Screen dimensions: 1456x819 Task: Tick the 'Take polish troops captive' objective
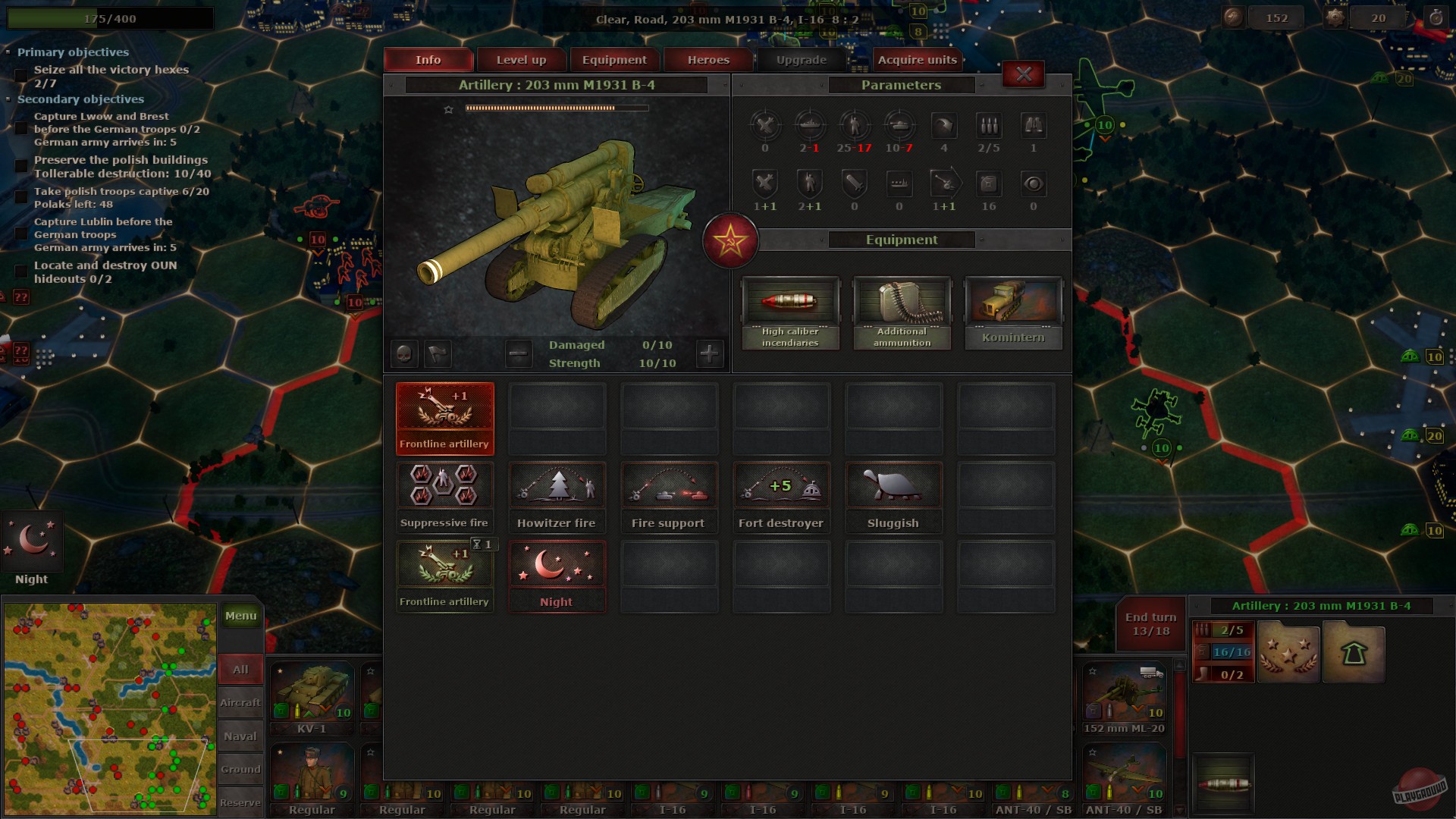click(x=20, y=195)
